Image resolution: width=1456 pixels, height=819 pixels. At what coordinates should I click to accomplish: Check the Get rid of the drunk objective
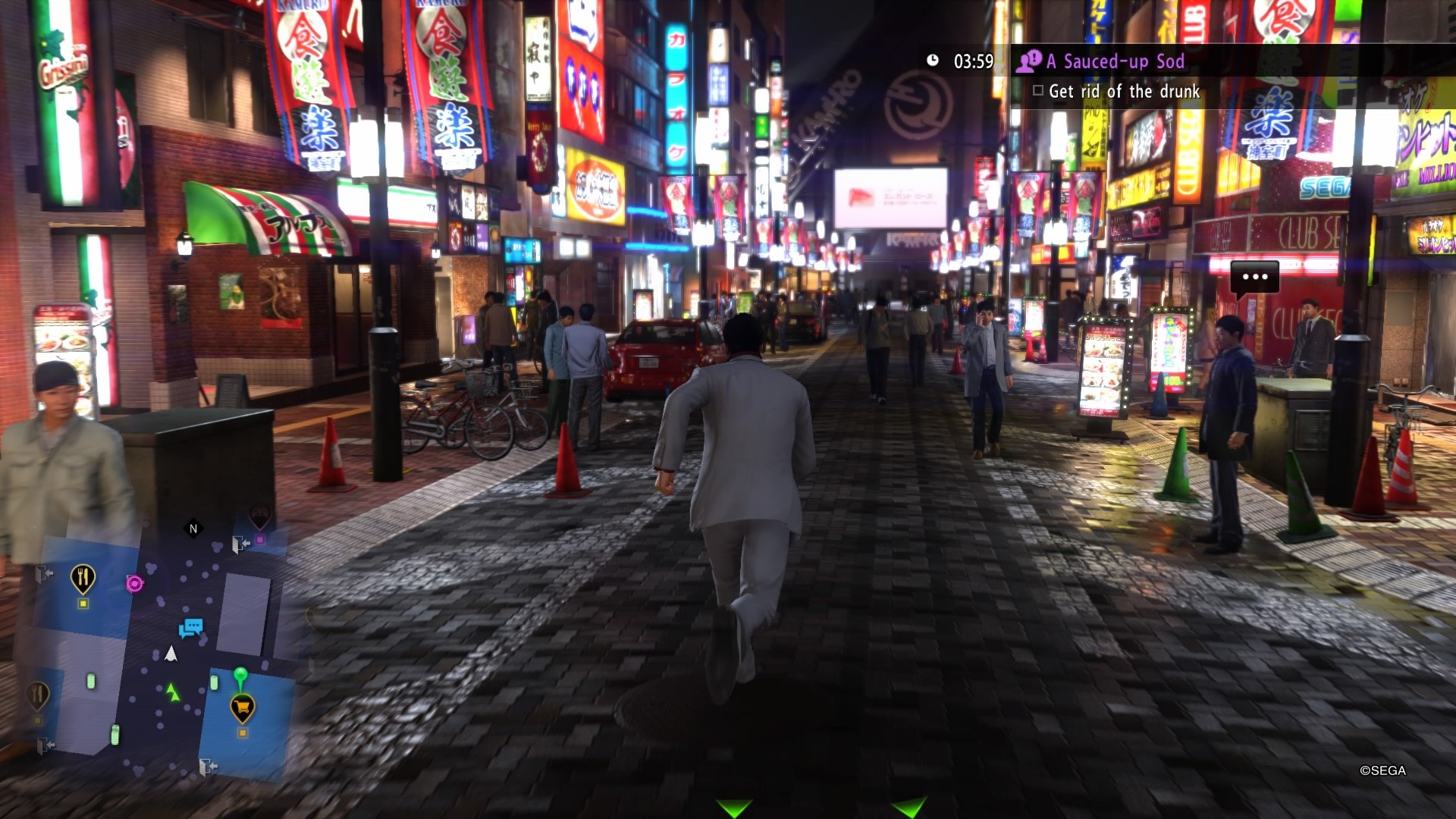pyautogui.click(x=1038, y=90)
